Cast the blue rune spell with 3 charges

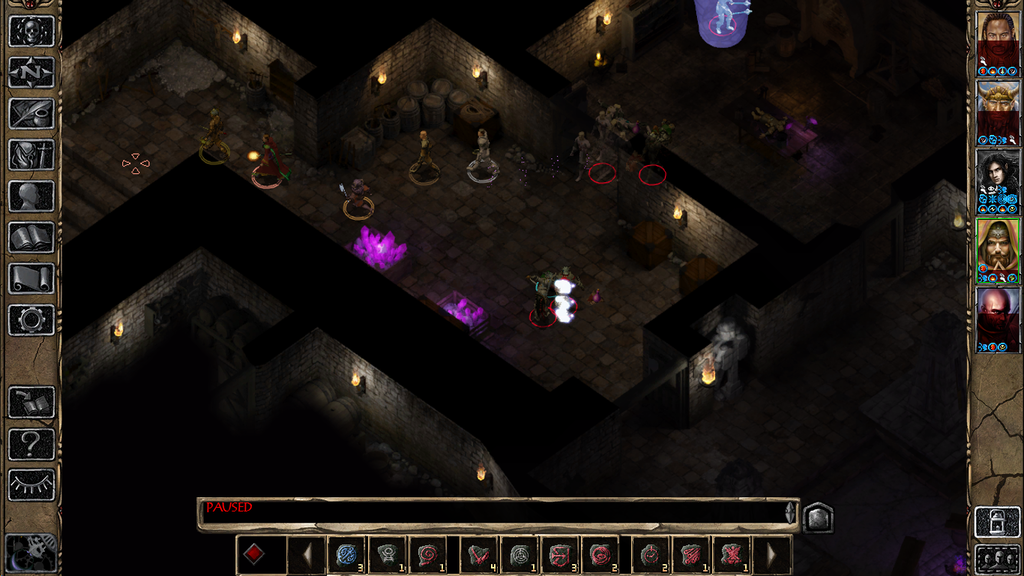[347, 554]
